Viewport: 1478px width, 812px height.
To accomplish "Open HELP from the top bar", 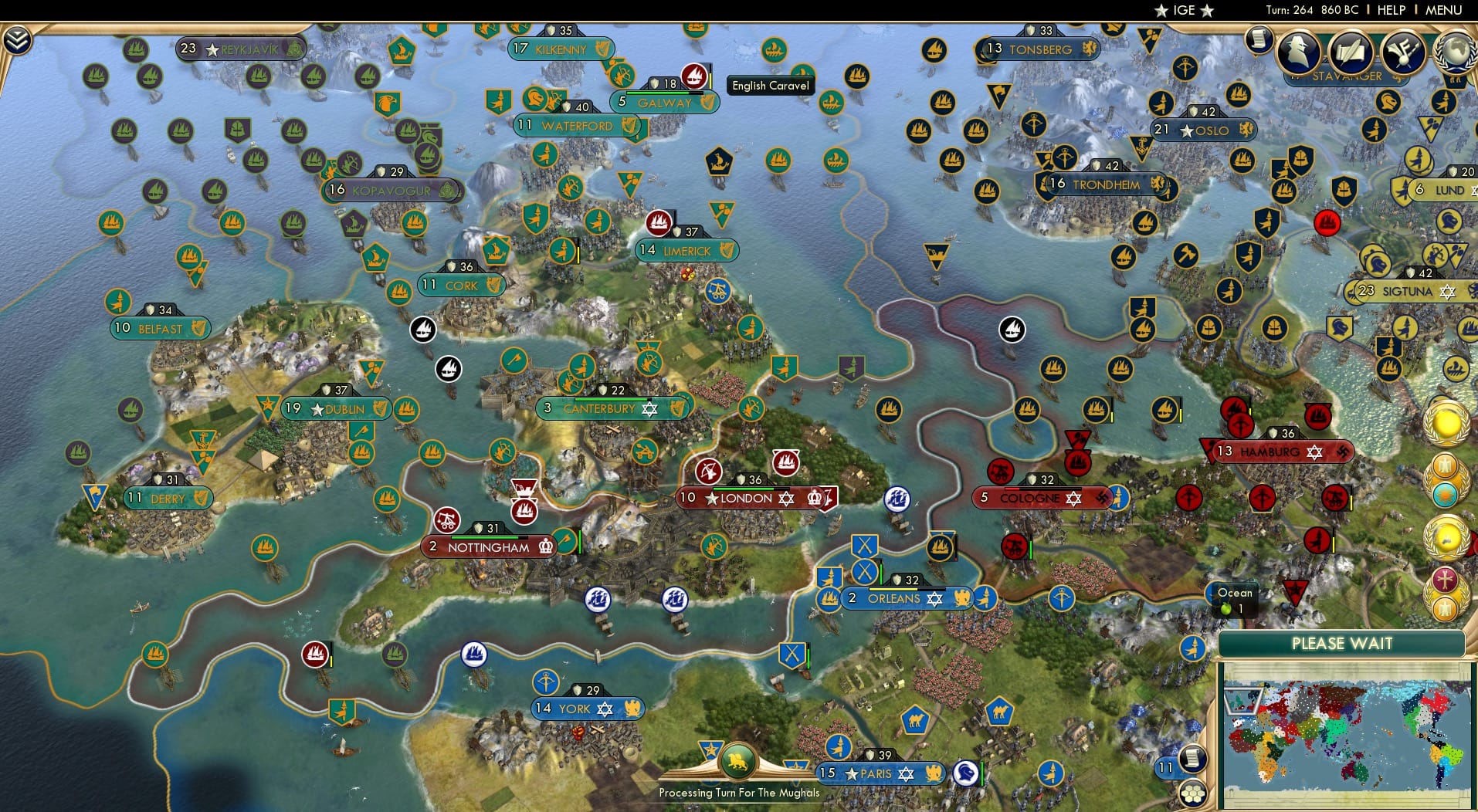I will (1391, 10).
